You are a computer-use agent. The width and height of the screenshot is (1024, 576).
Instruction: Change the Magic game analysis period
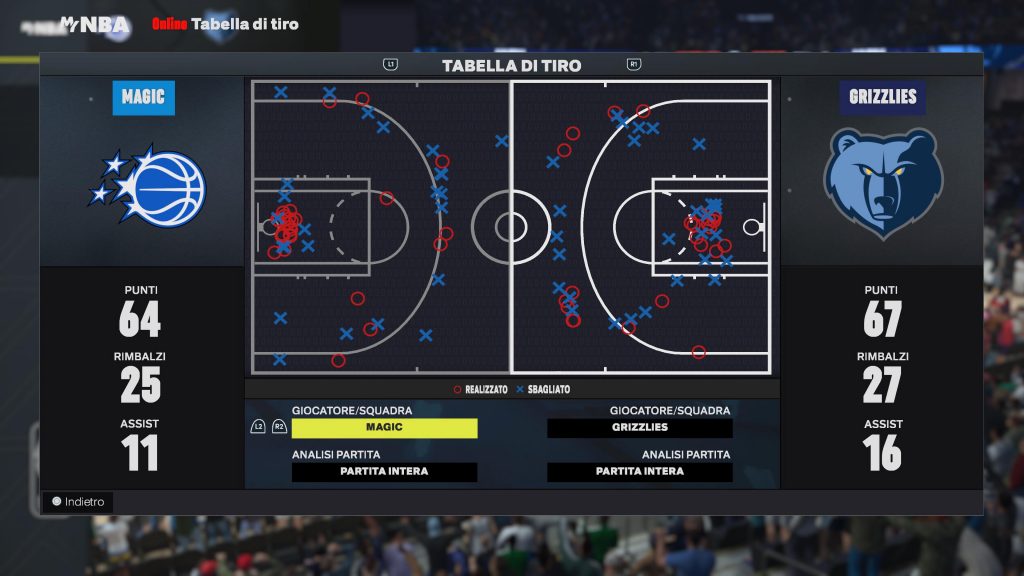pyautogui.click(x=384, y=472)
